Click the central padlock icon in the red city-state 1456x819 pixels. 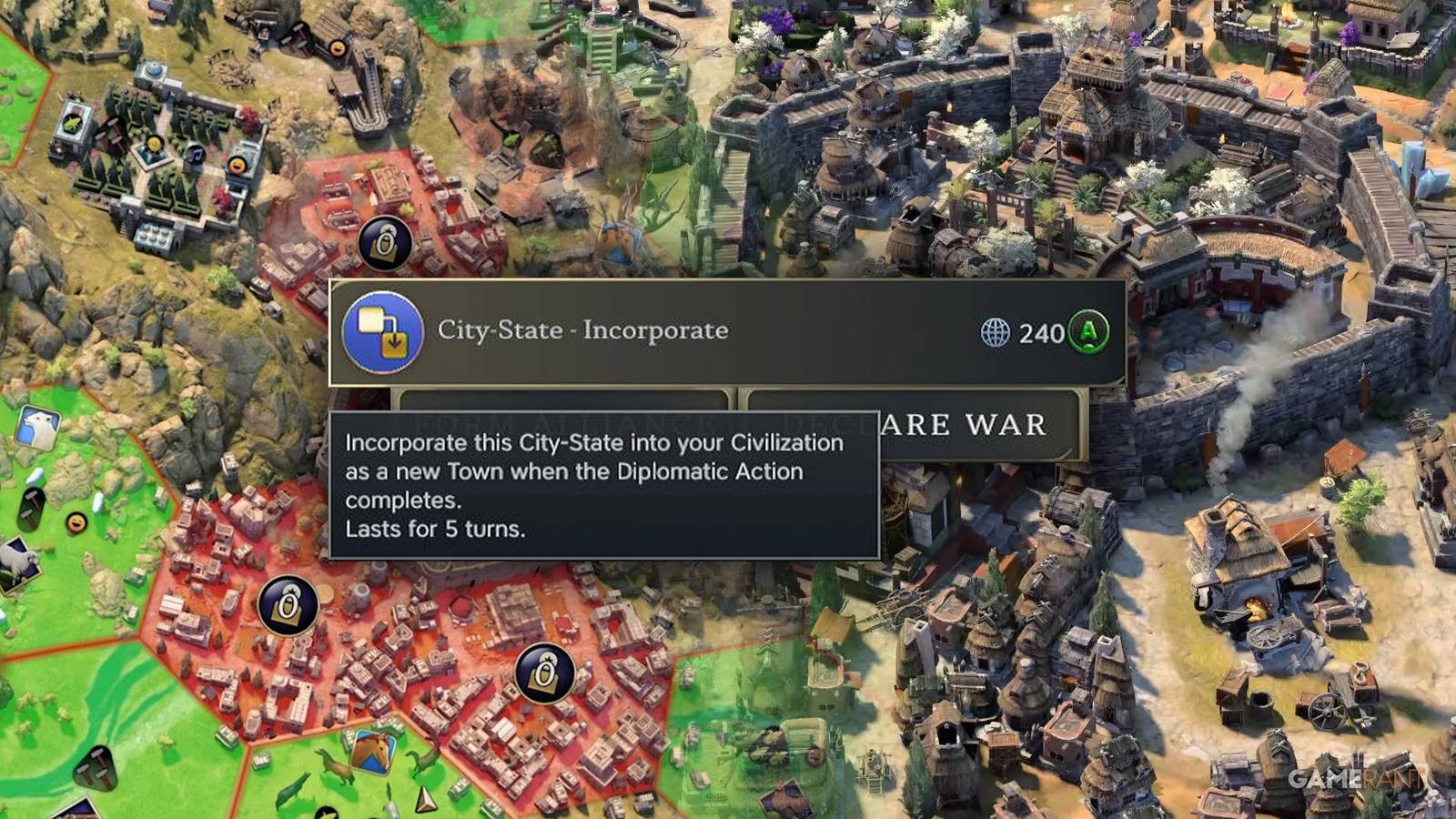pyautogui.click(x=289, y=603)
